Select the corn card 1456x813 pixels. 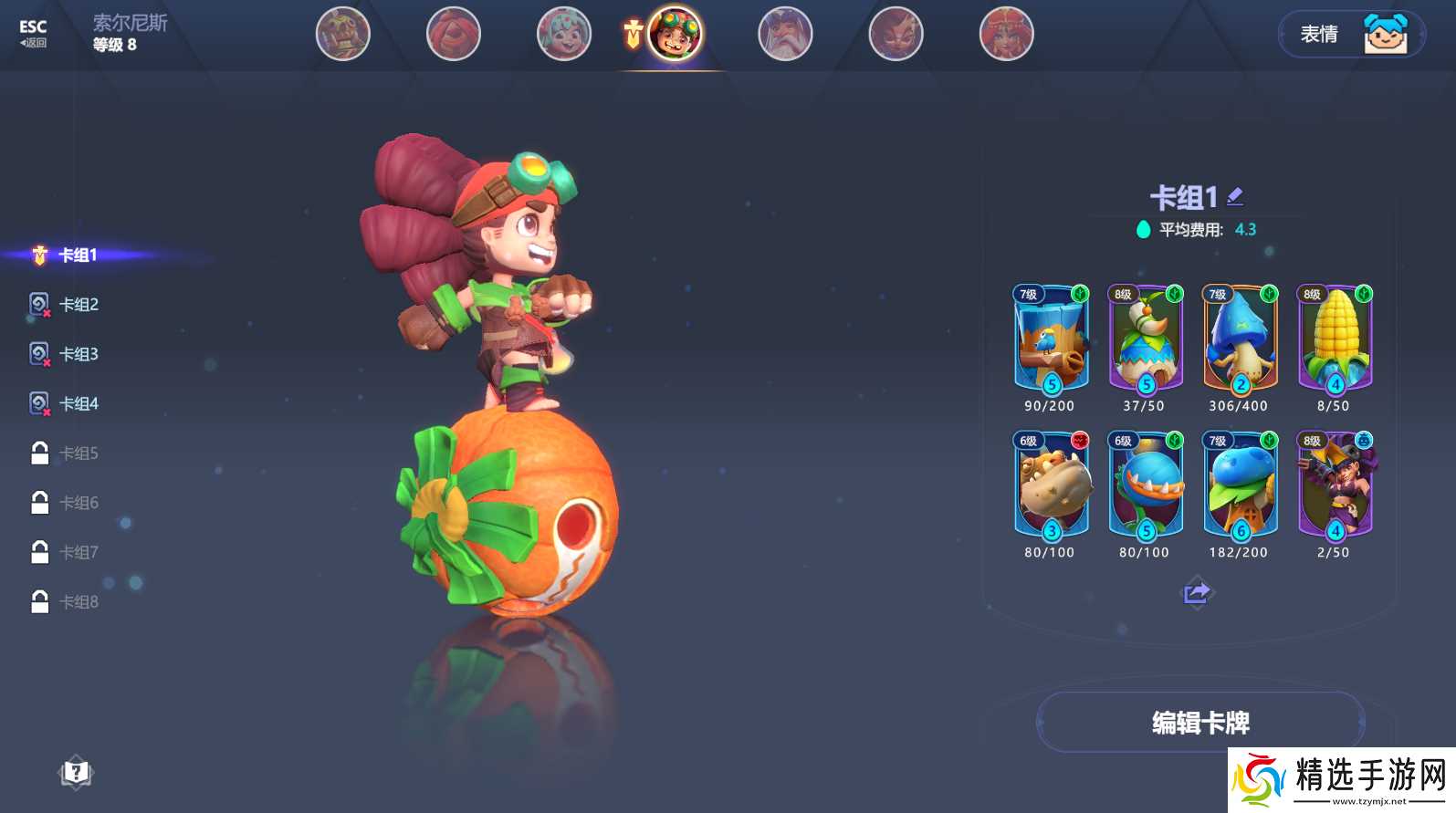click(x=1335, y=339)
